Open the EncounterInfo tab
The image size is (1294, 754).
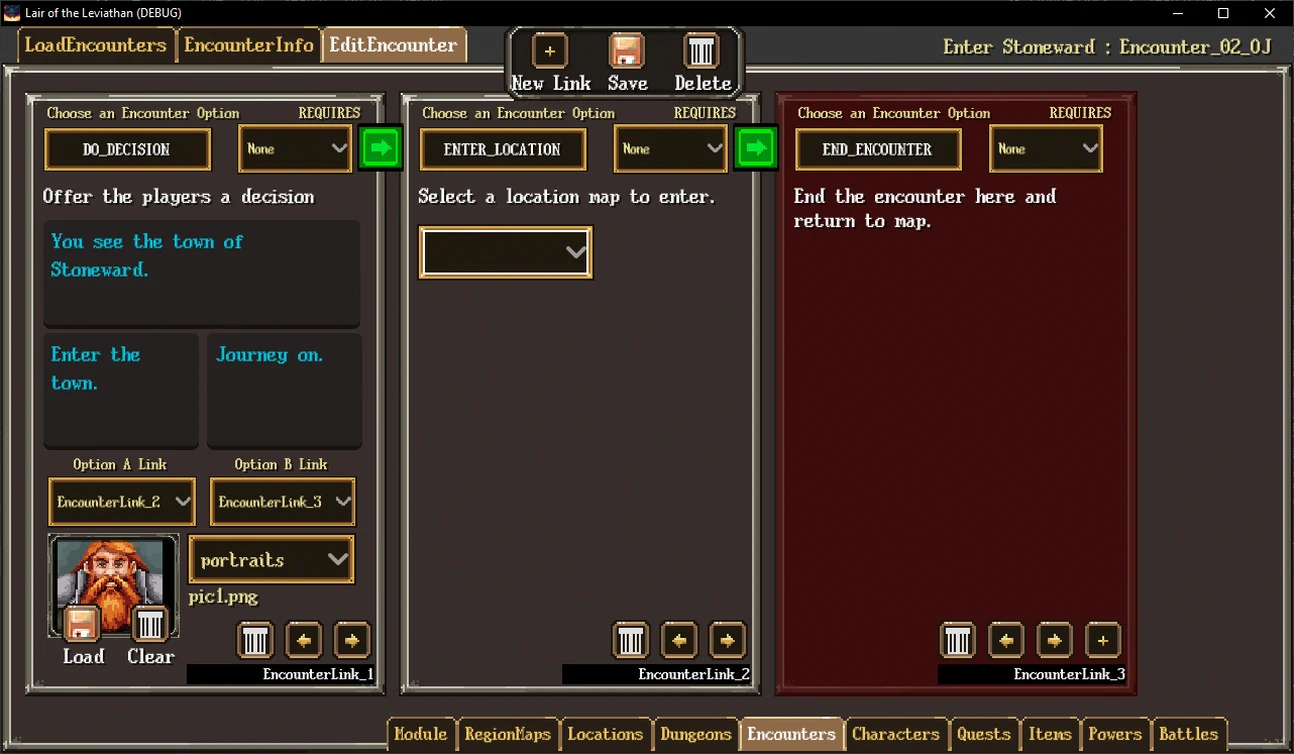point(249,45)
